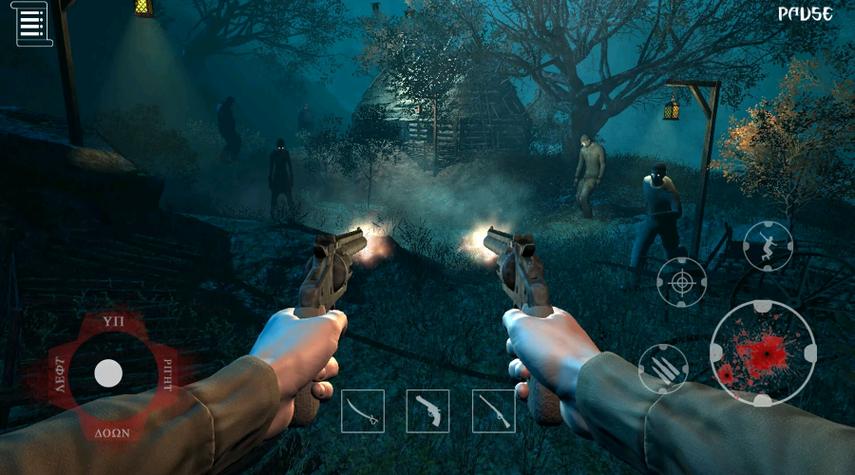Switch to the rifle weapon slot
Screen dimensions: 855x475
point(493,411)
